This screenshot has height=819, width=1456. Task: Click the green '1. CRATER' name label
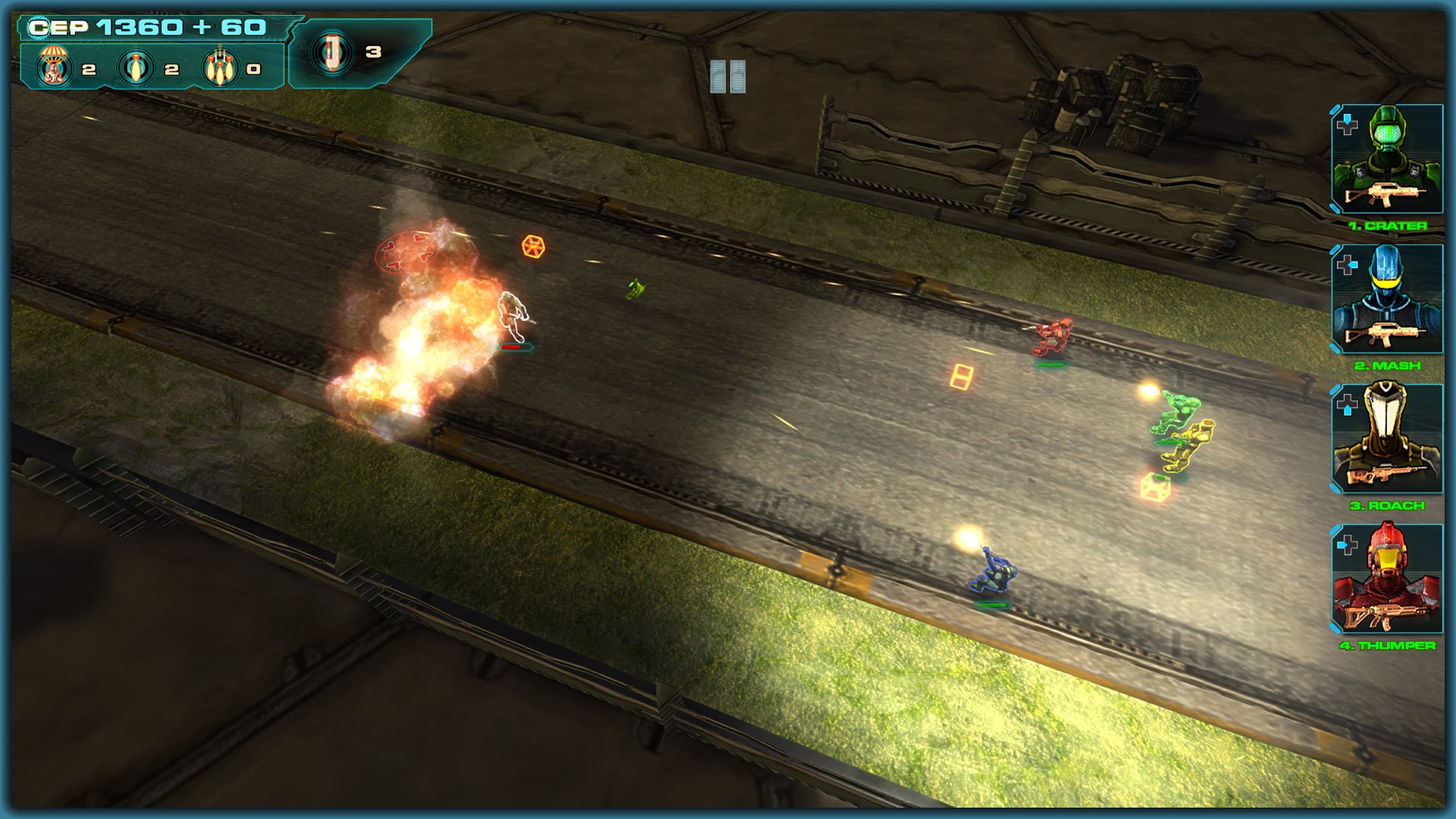(x=1389, y=225)
